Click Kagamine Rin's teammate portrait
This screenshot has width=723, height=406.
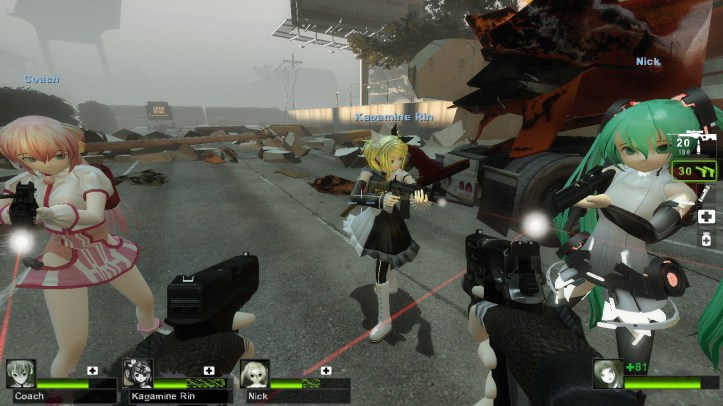point(138,373)
